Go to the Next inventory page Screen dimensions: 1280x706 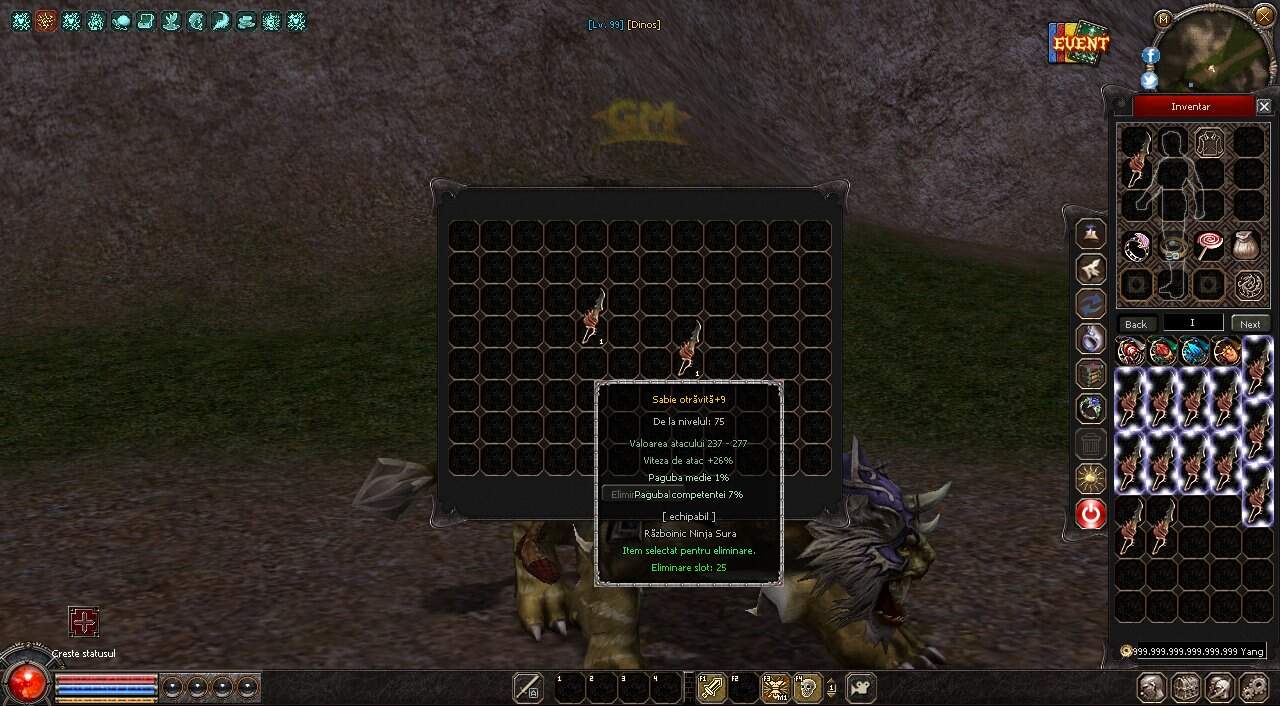click(1250, 324)
